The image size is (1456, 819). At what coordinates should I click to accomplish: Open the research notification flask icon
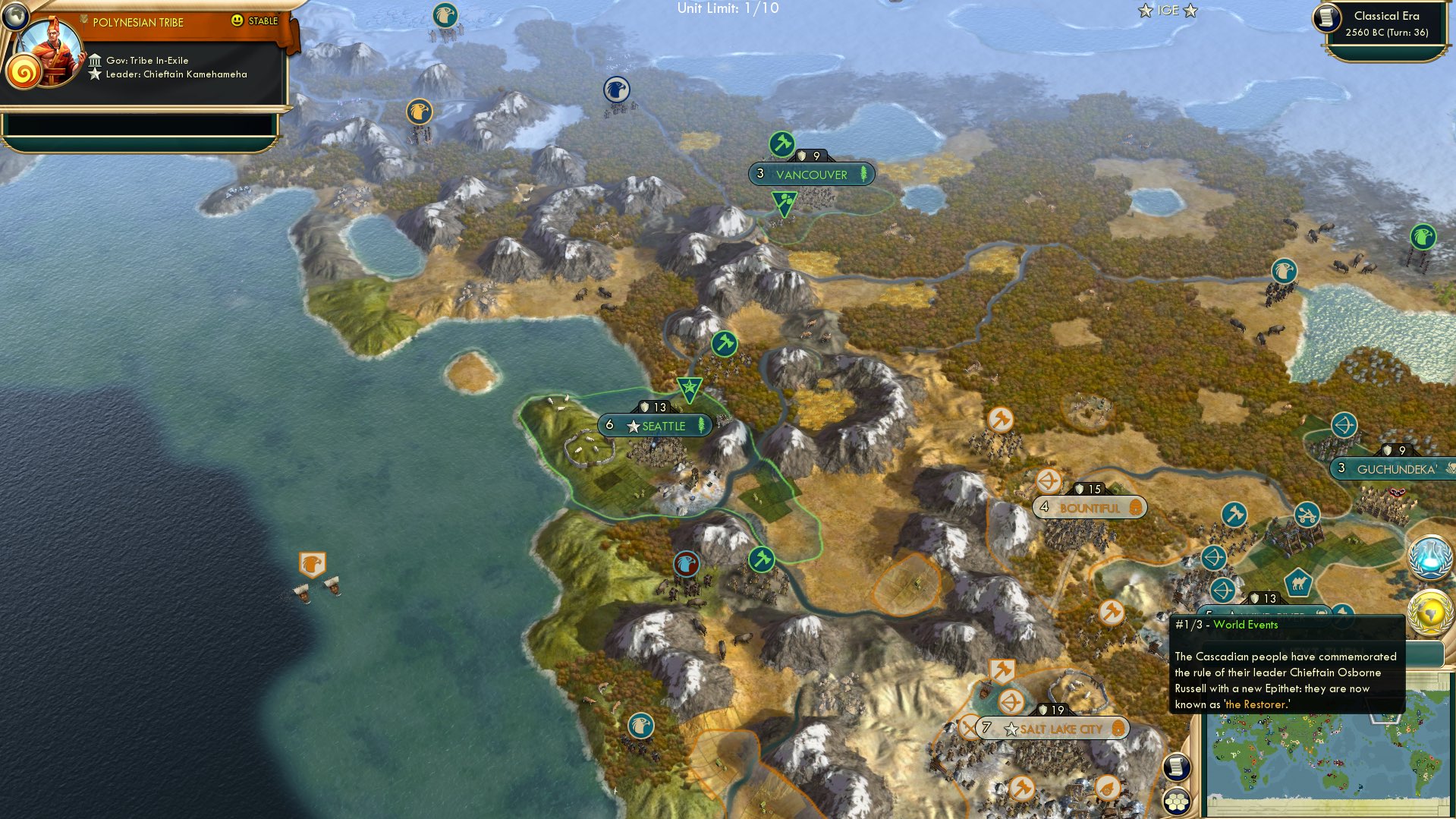click(x=1429, y=555)
